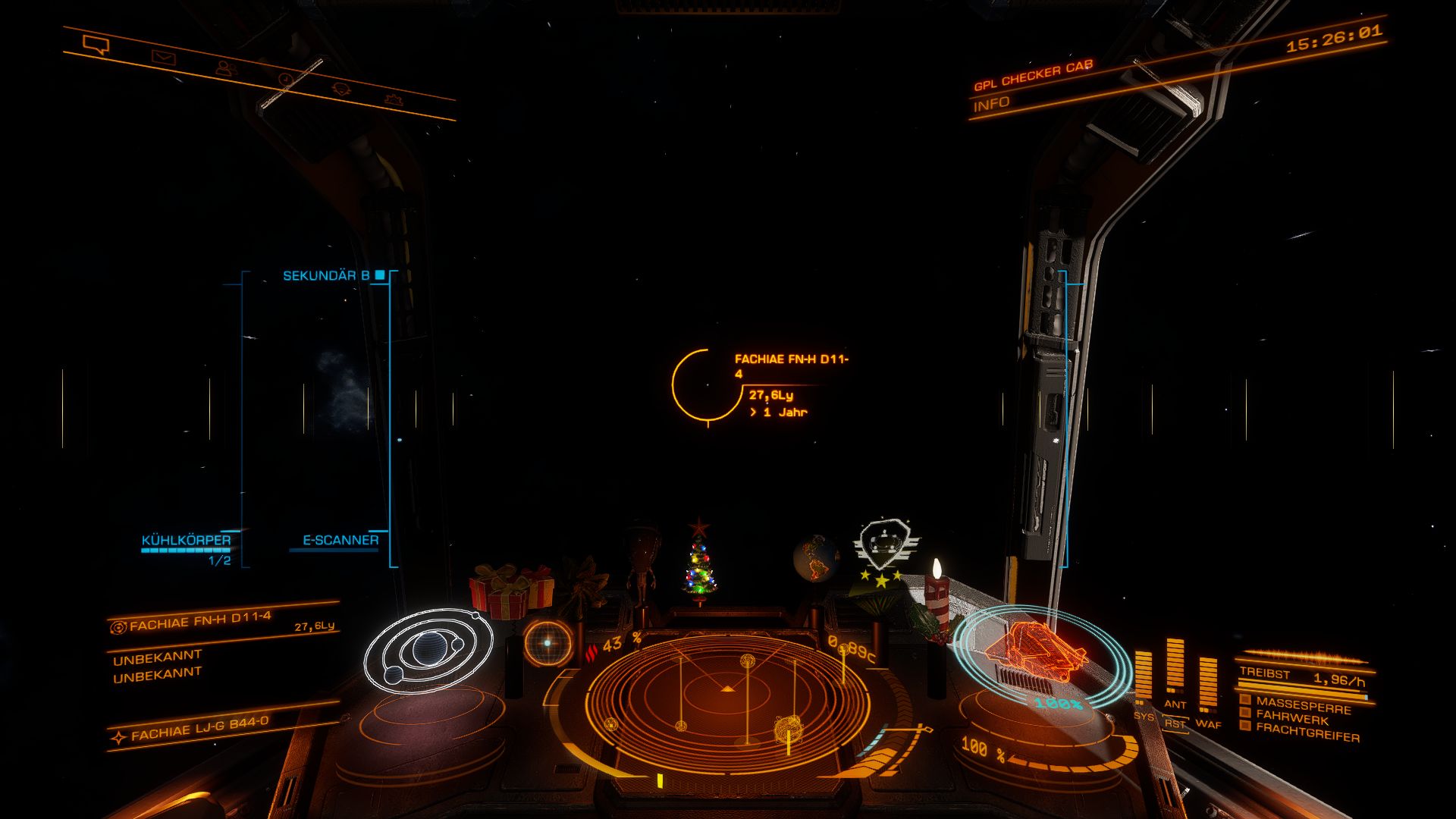Select the INFO panel header
The width and height of the screenshot is (1456, 819).
[x=991, y=105]
